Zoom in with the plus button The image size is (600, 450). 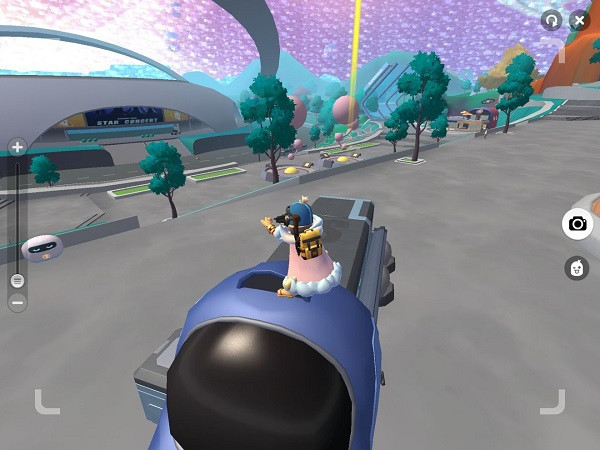click(x=17, y=147)
